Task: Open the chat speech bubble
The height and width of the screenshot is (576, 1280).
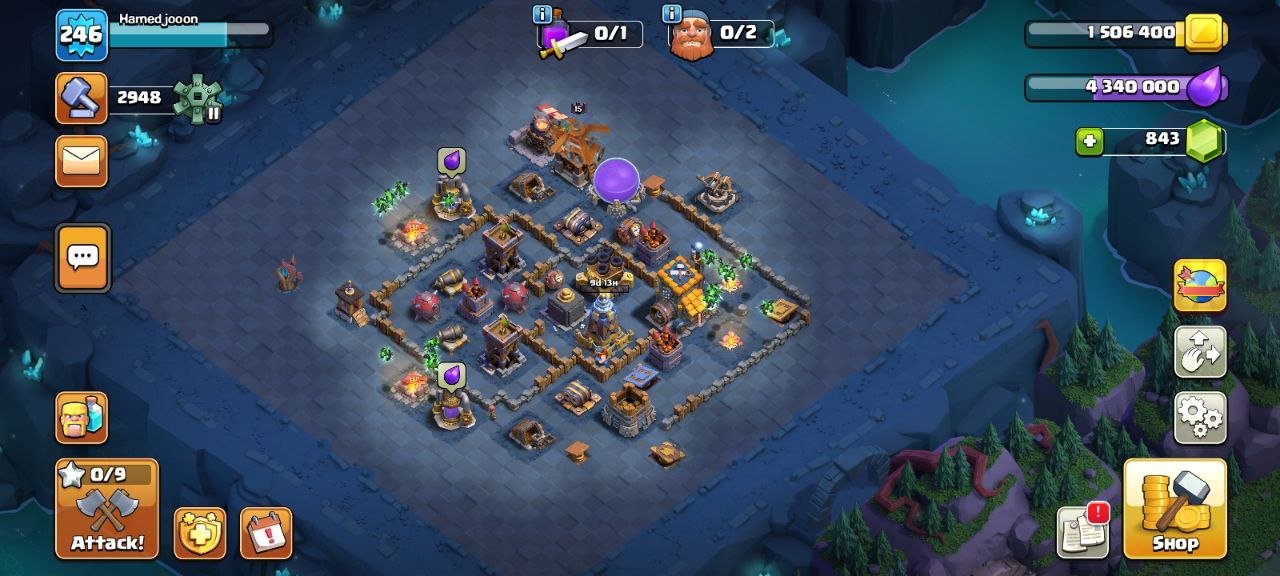Action: tap(82, 257)
